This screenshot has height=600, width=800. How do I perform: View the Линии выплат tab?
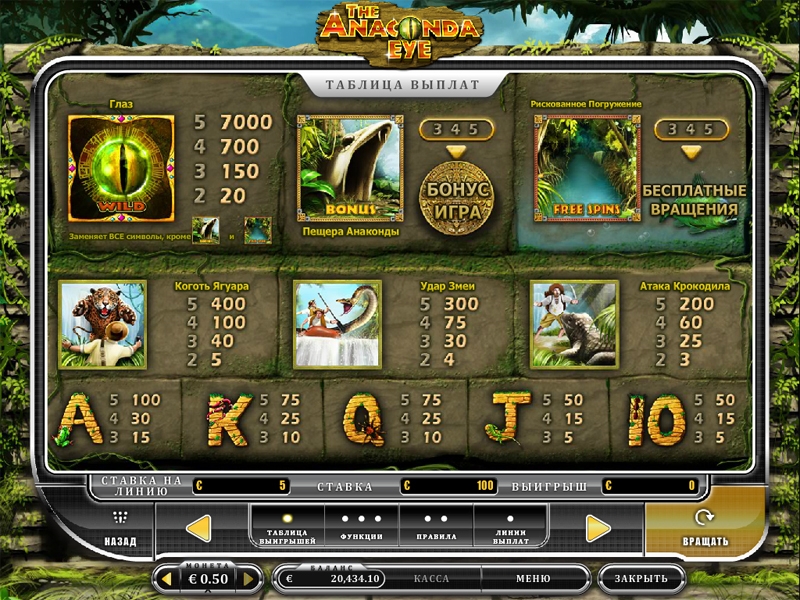click(511, 527)
